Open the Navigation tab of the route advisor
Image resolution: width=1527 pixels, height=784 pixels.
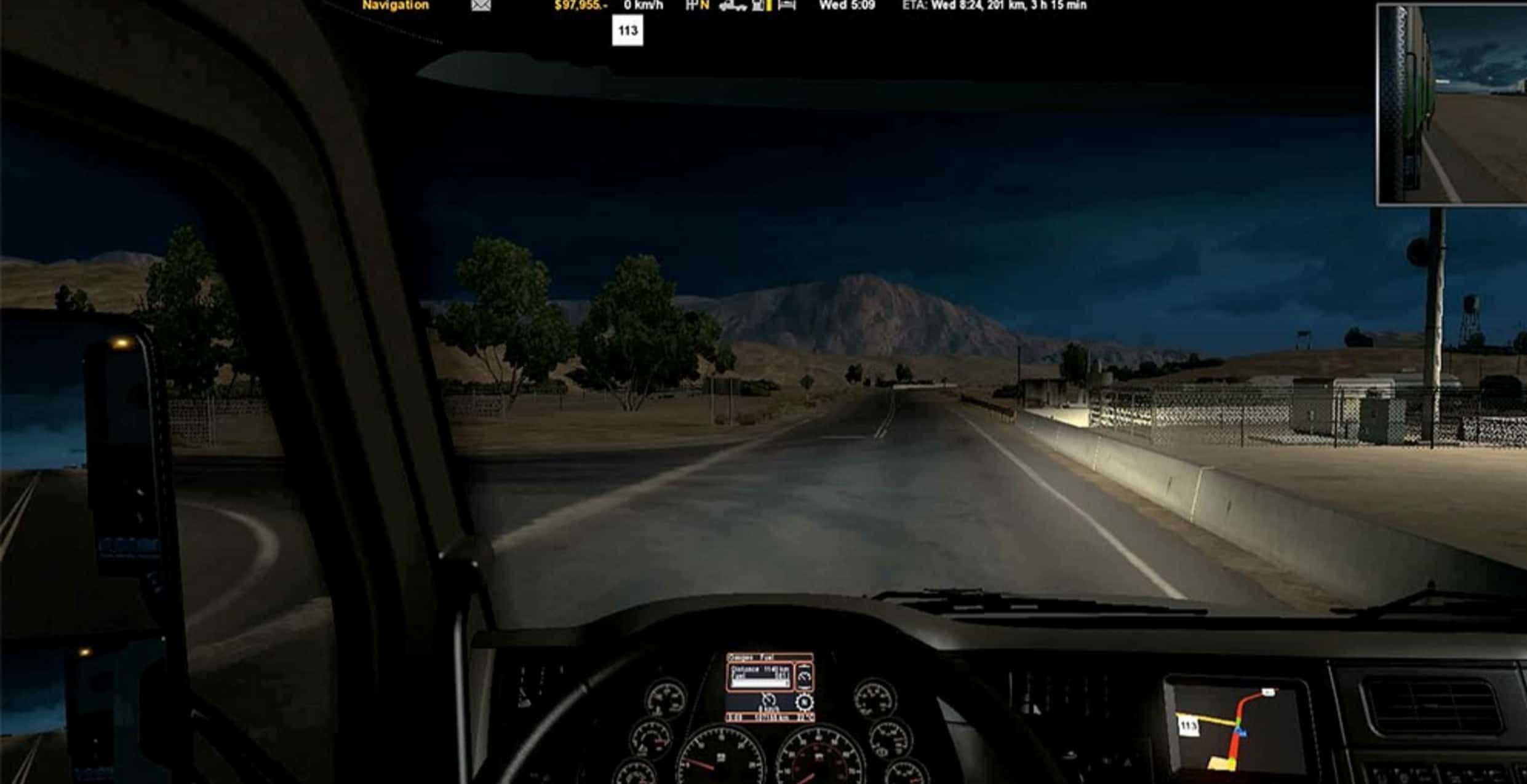pyautogui.click(x=395, y=6)
